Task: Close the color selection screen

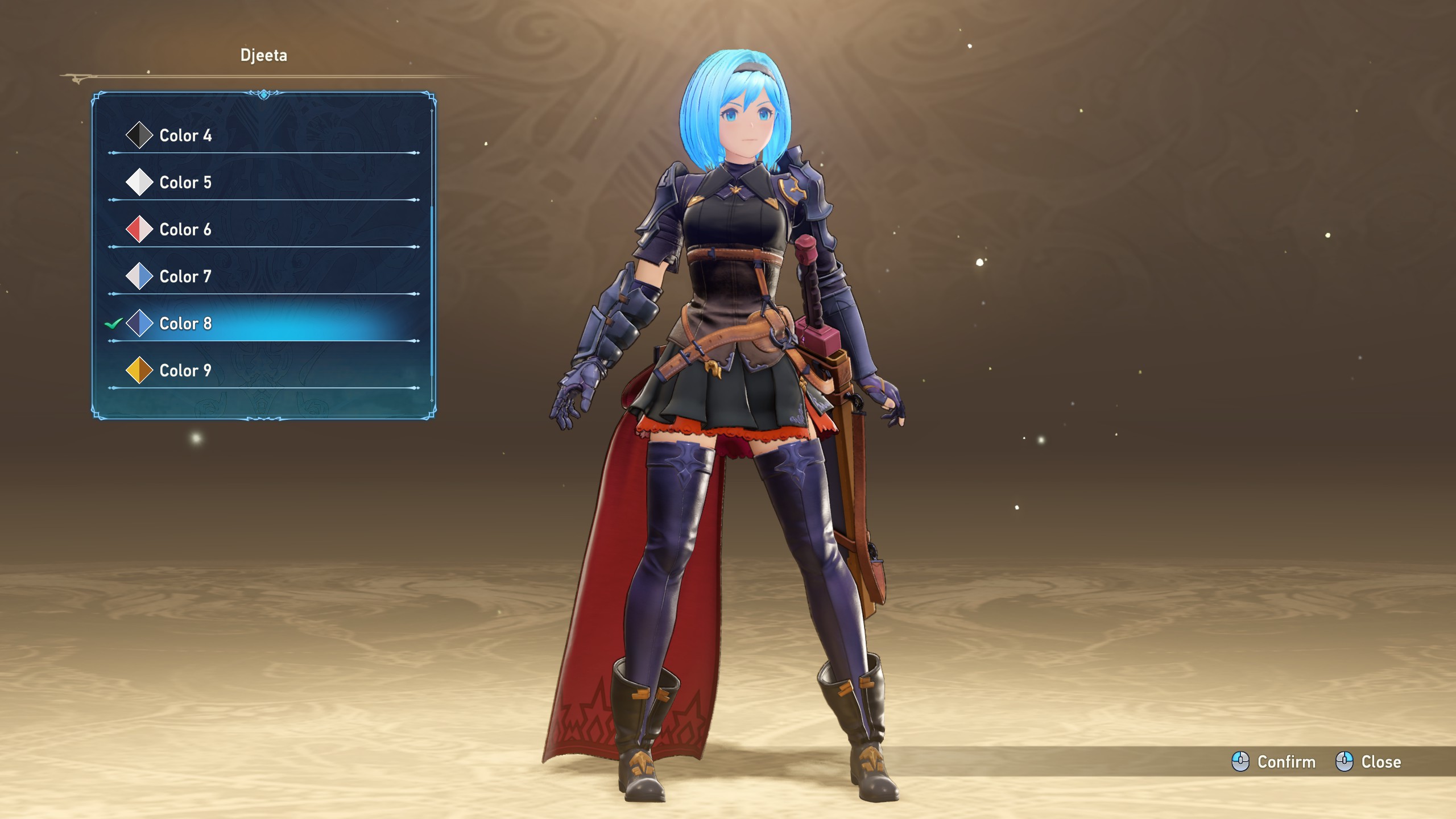Action: tap(1368, 762)
